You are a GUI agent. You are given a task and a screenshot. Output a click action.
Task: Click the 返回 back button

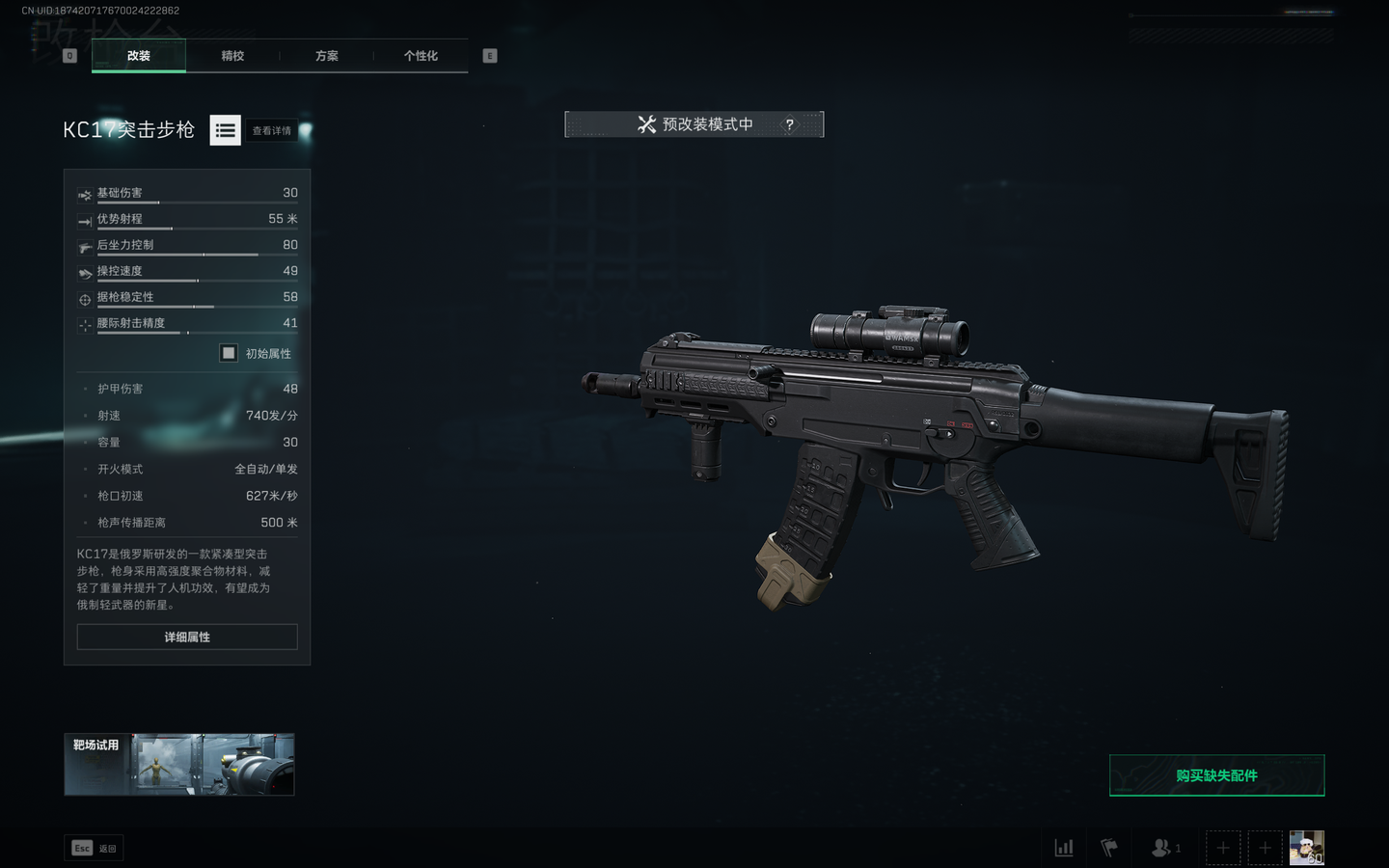94,848
